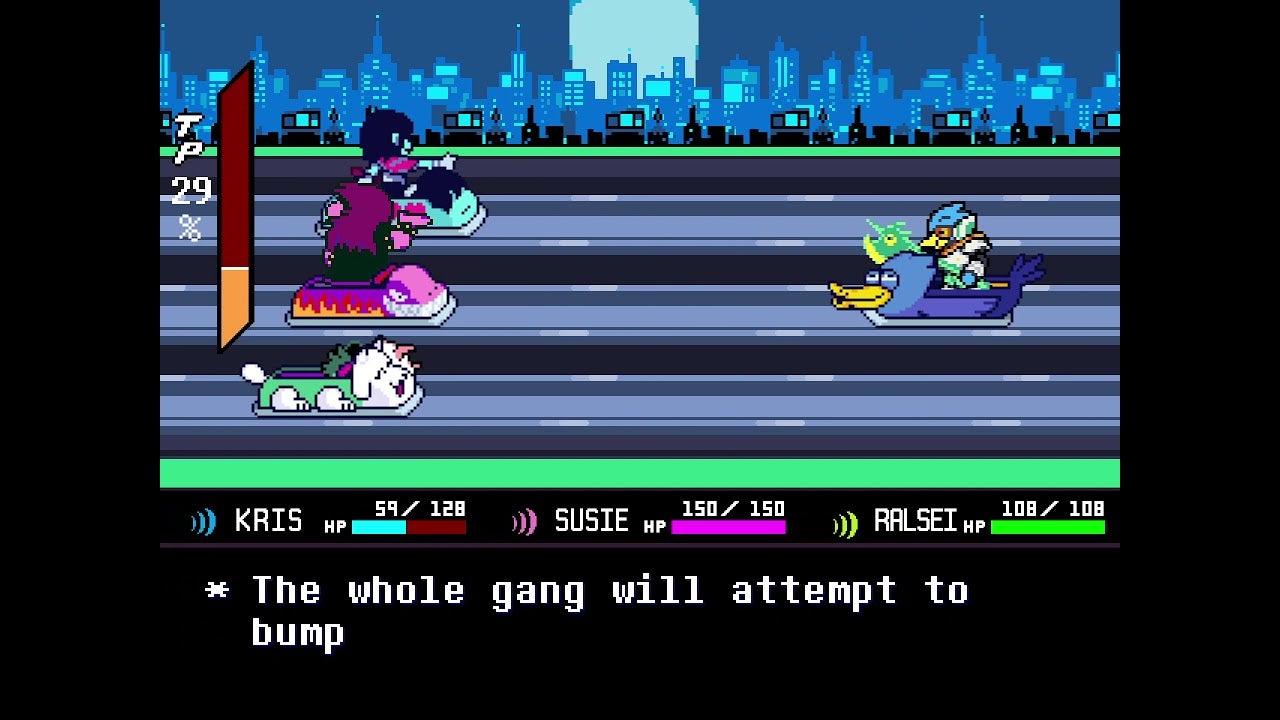Select the RALSEI party panel
The height and width of the screenshot is (720, 1280).
click(x=969, y=519)
